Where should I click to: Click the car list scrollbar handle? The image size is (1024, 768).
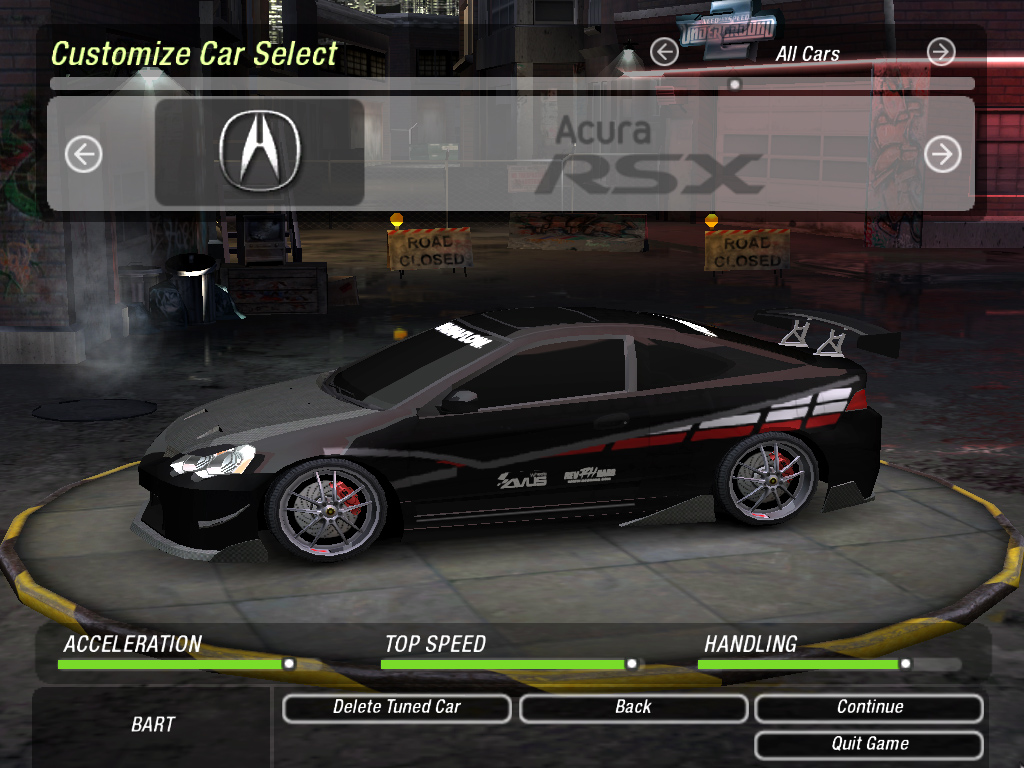click(735, 85)
